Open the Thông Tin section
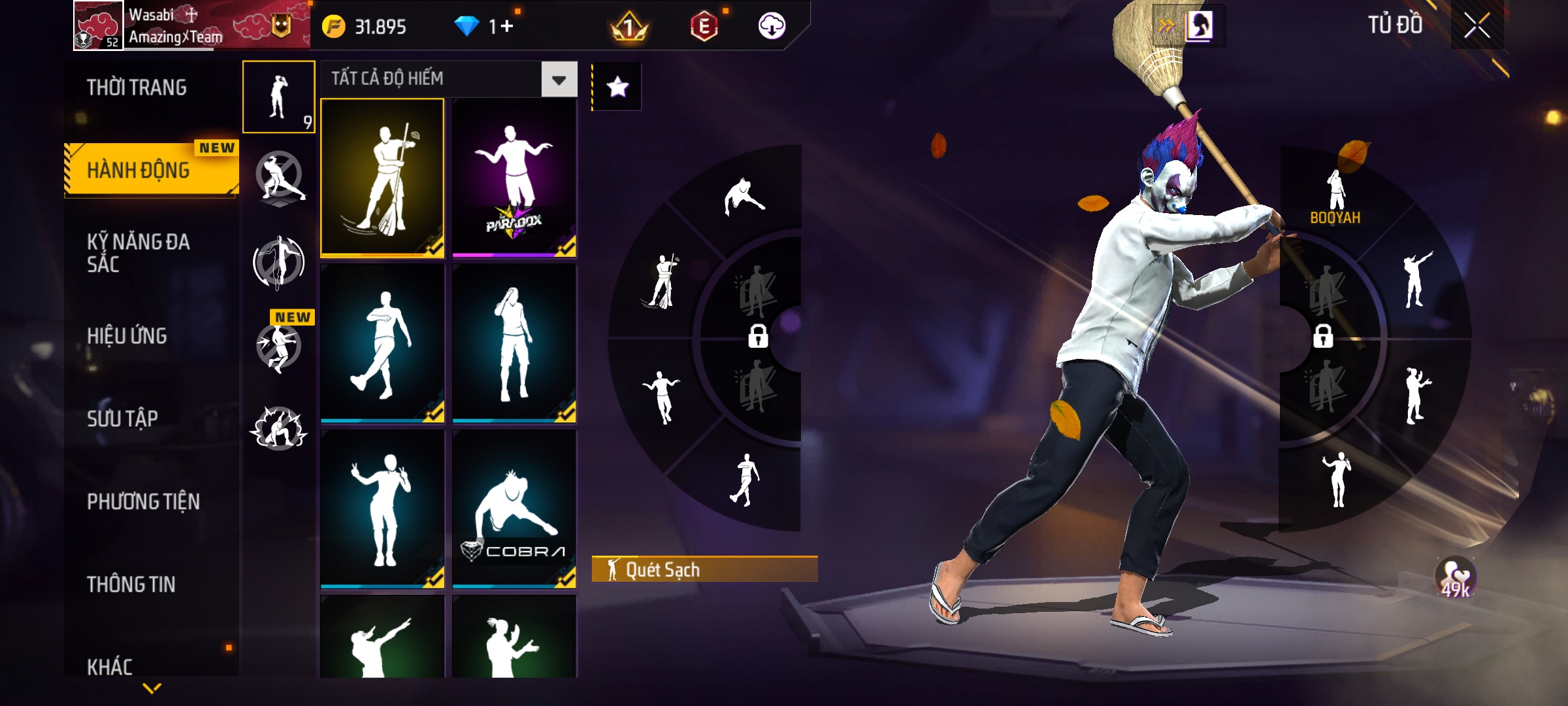Image resolution: width=1568 pixels, height=706 pixels. tap(131, 584)
